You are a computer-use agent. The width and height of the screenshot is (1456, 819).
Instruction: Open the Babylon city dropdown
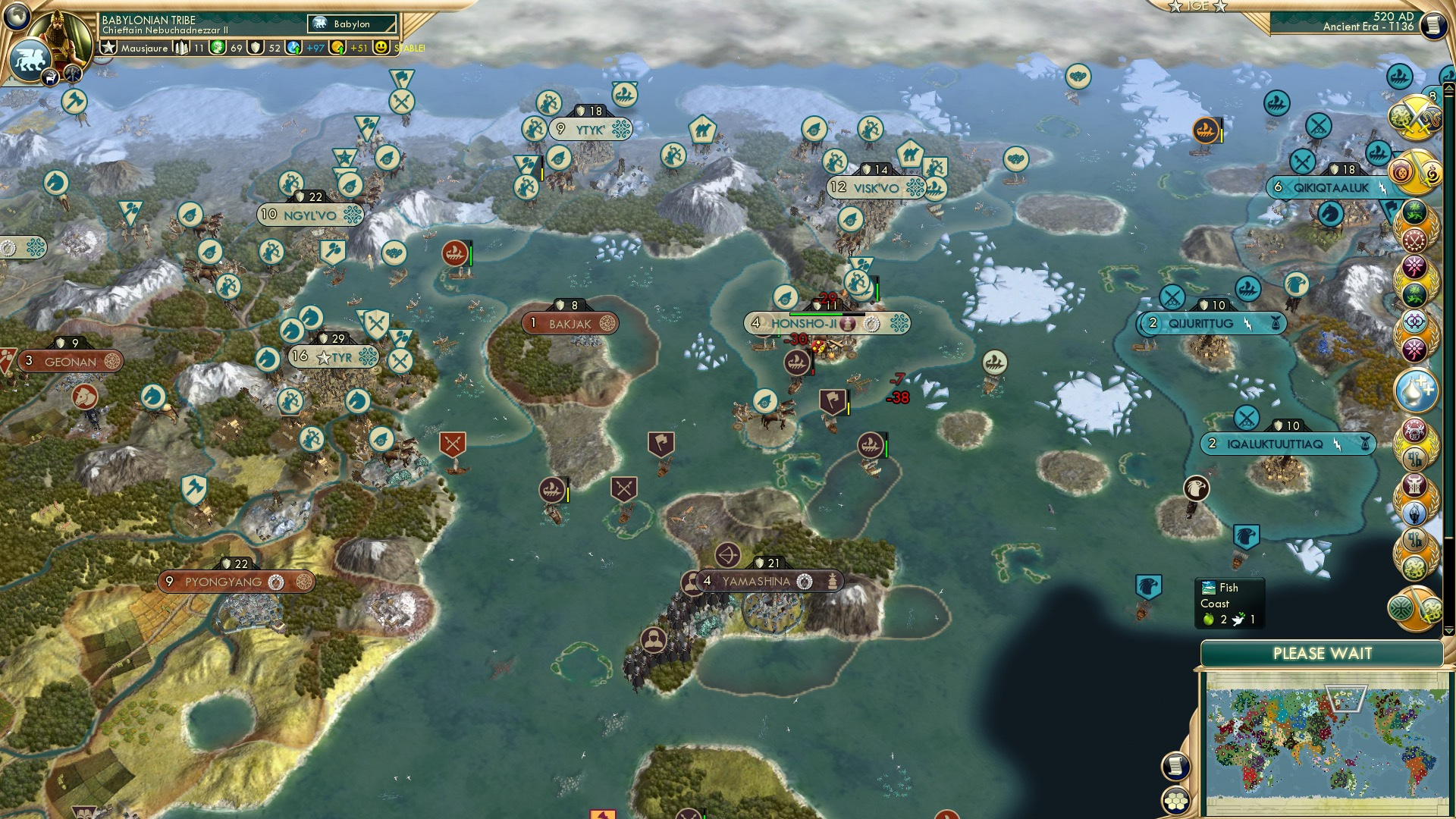(350, 24)
